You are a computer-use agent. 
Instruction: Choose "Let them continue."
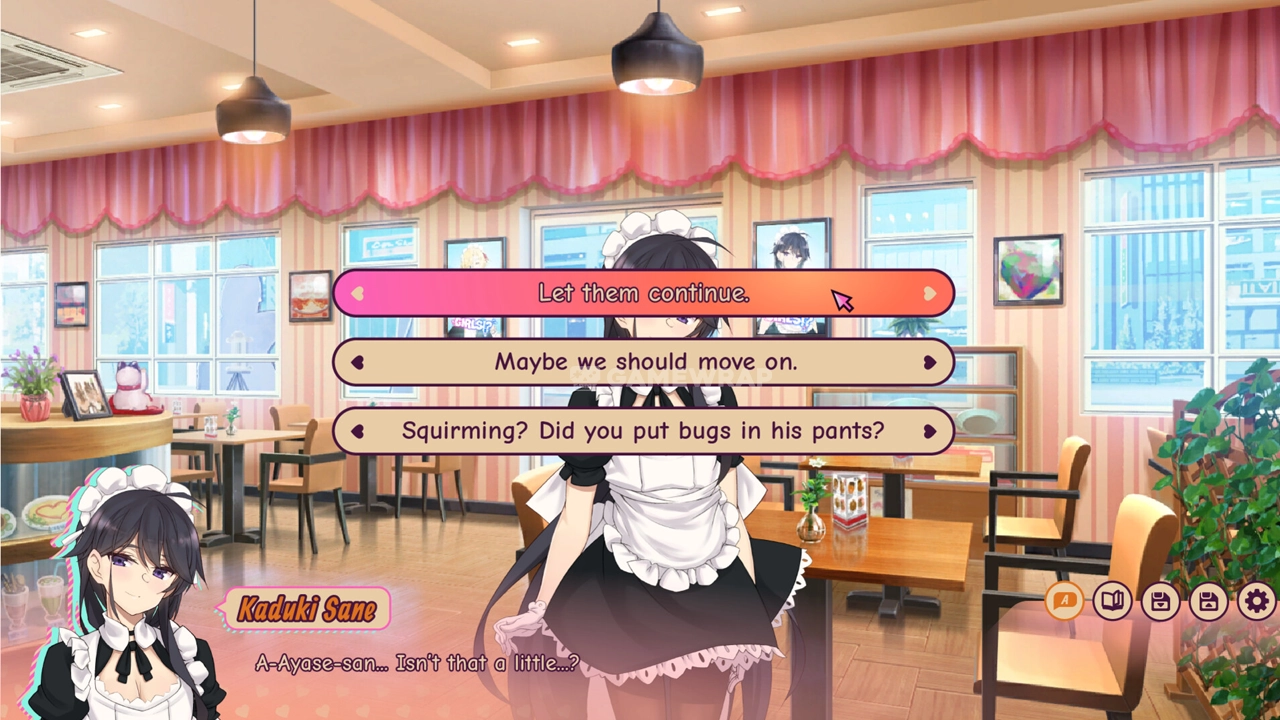click(x=643, y=293)
